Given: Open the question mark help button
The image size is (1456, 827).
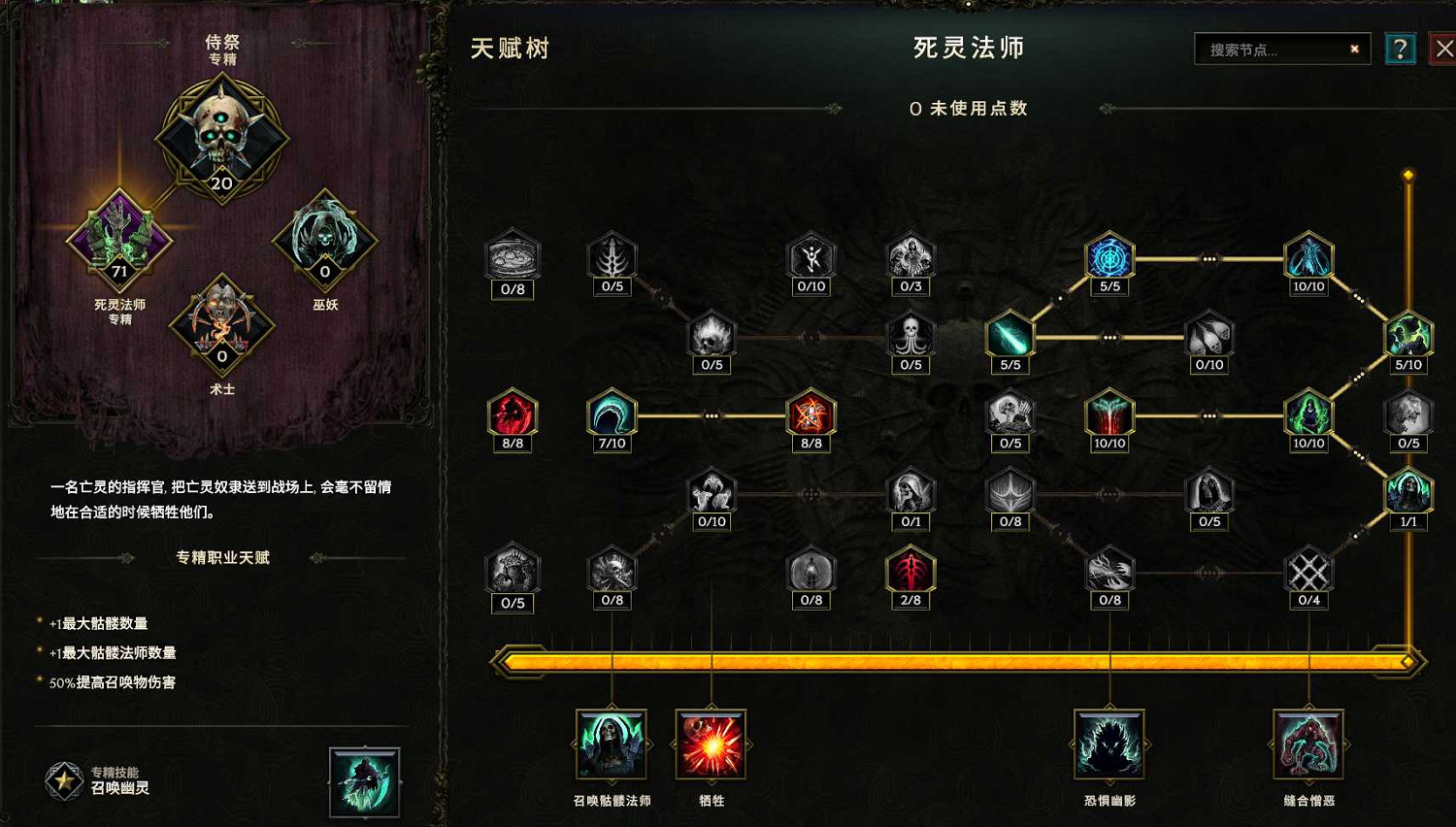Looking at the screenshot, I should point(1400,49).
